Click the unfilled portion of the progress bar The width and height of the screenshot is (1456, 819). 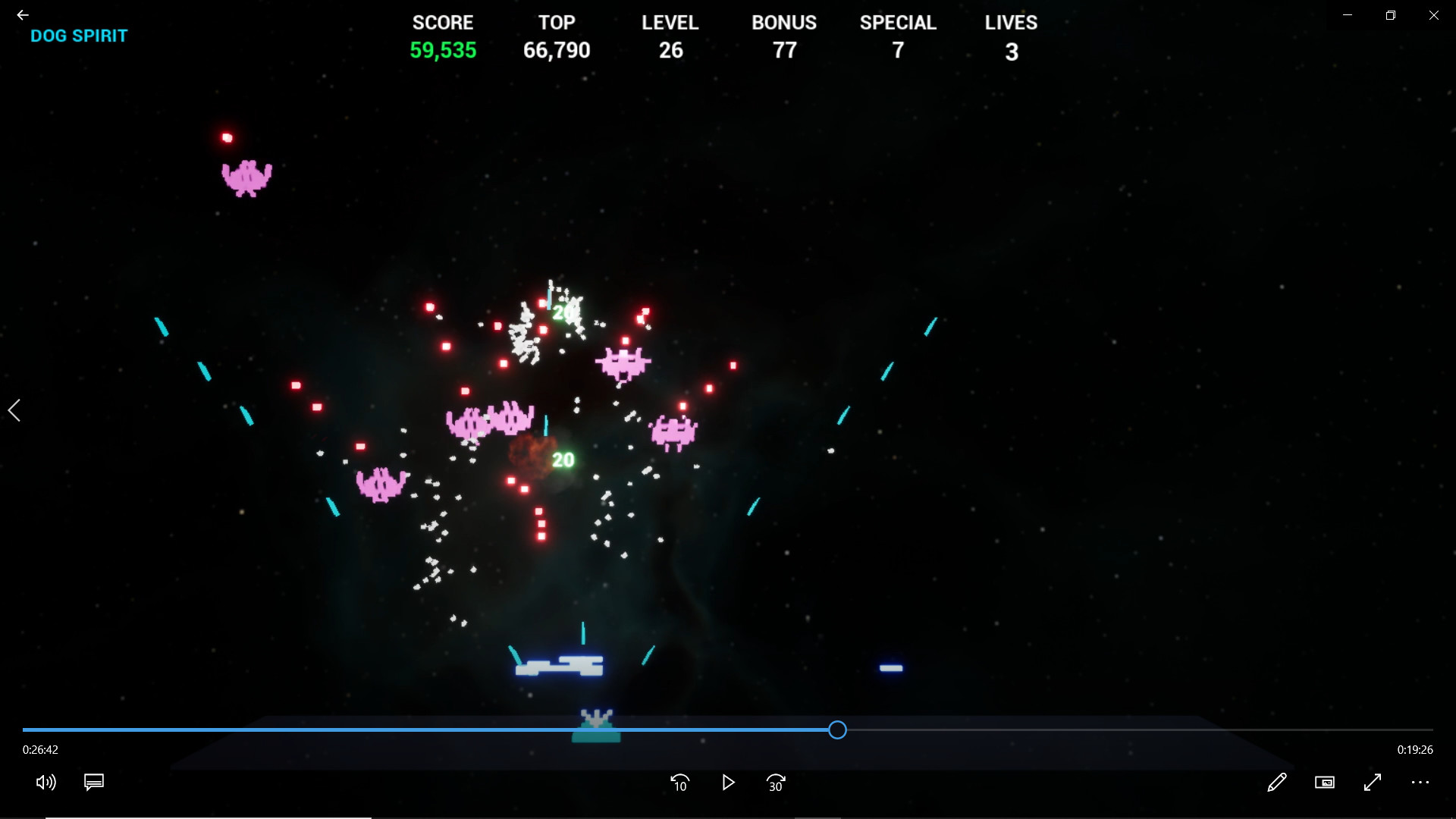click(x=1137, y=730)
